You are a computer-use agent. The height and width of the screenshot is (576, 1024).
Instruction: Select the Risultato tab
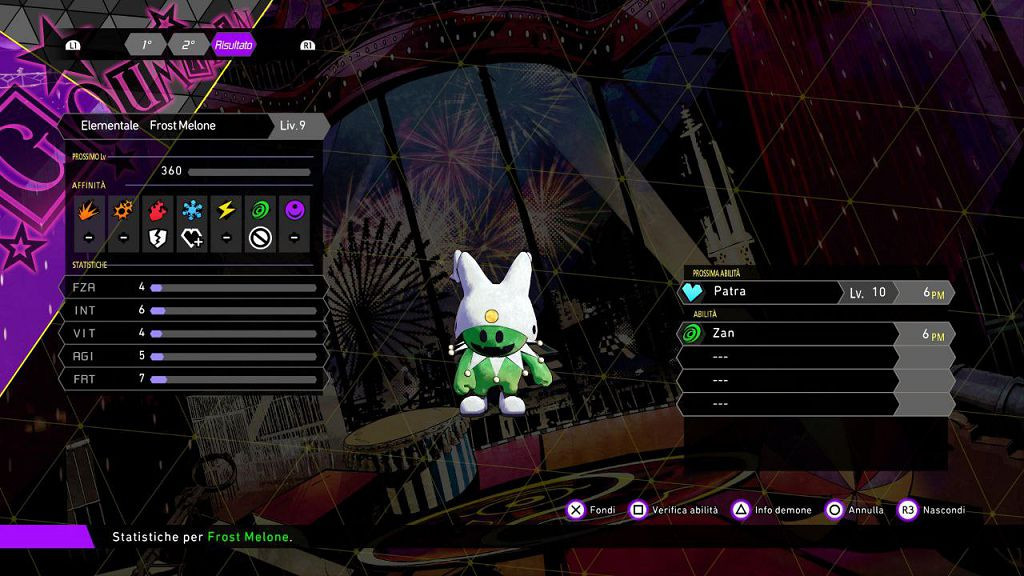(x=233, y=45)
